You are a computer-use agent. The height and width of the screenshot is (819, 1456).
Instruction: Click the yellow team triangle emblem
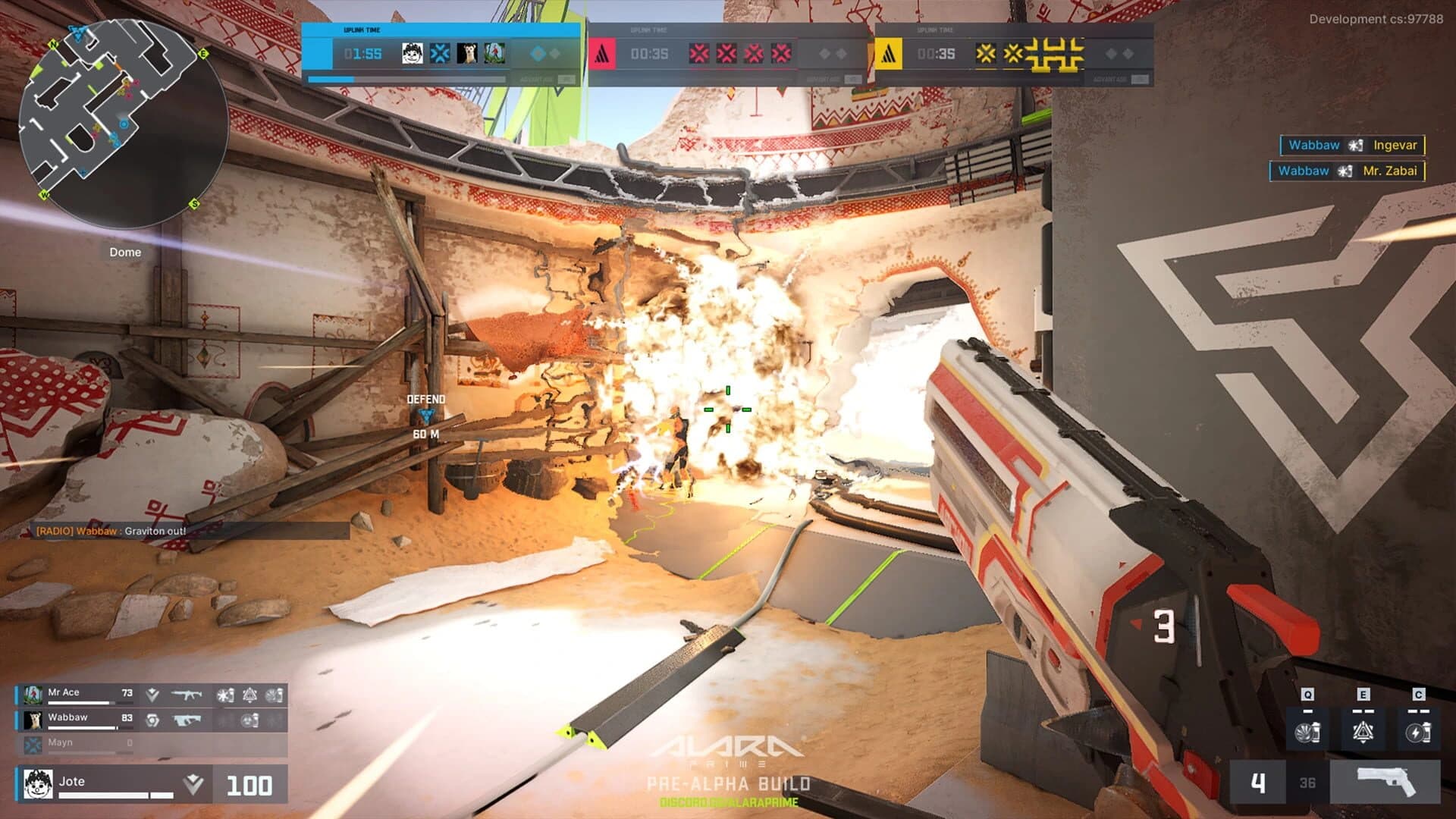pyautogui.click(x=888, y=55)
